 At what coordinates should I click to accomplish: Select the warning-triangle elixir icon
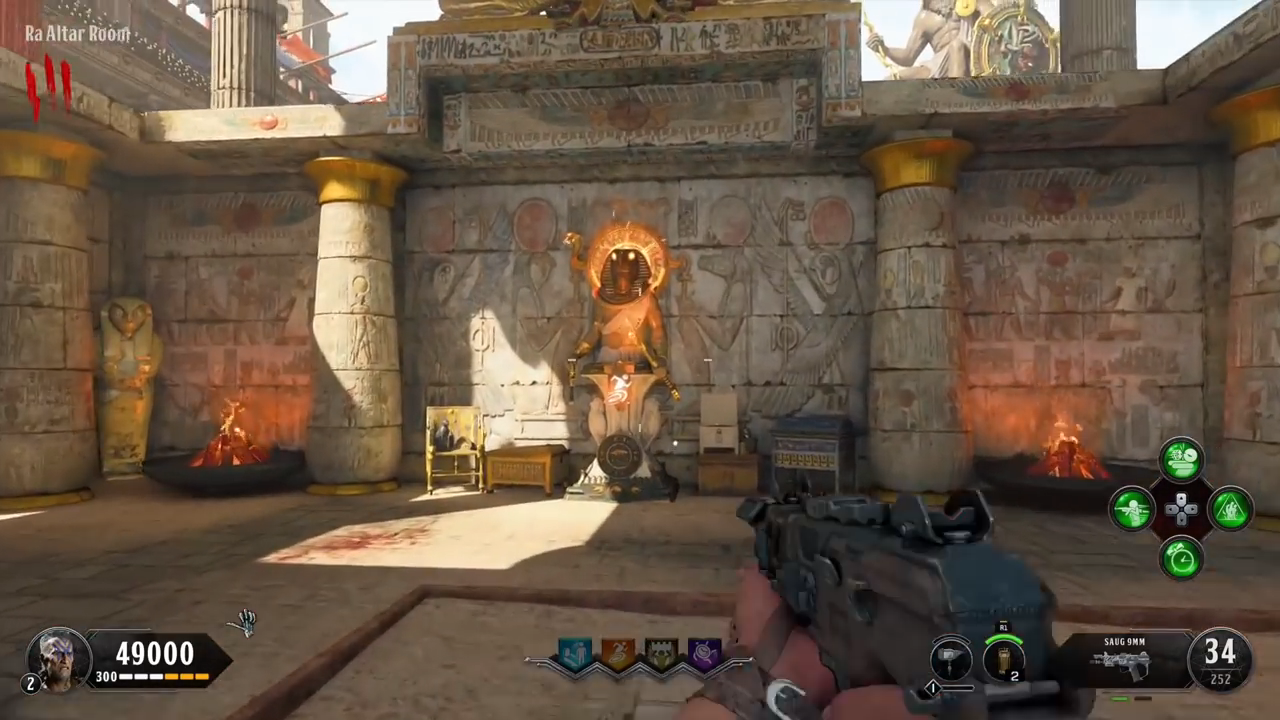[x=1230, y=509]
